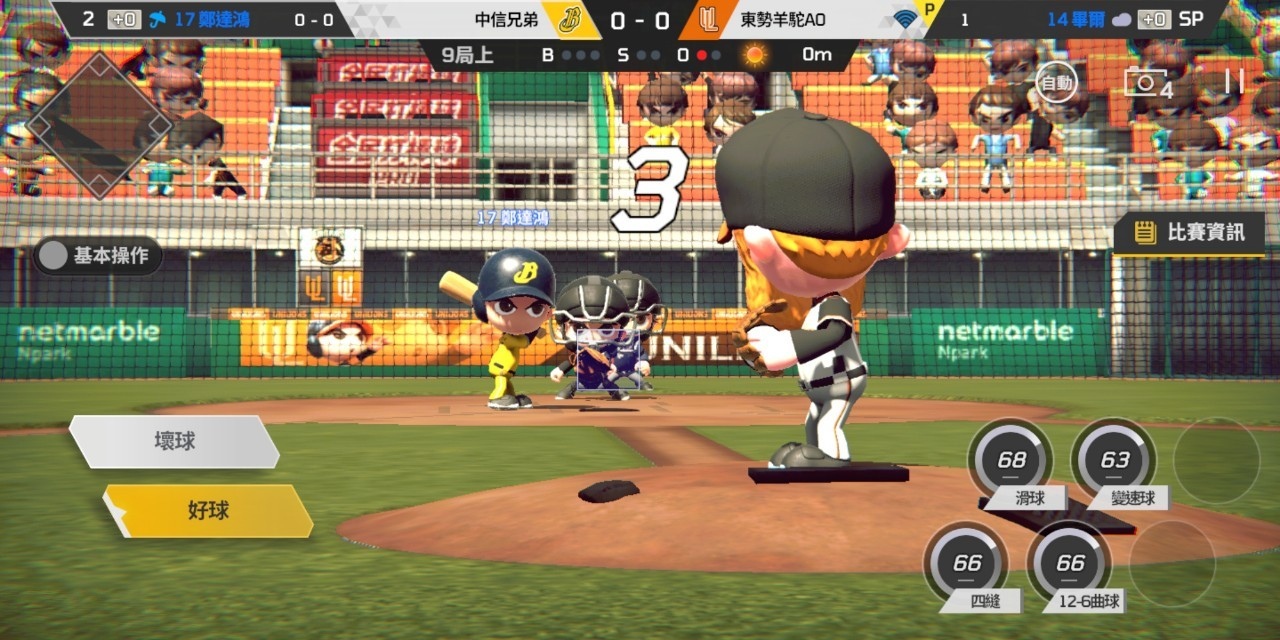Open the 比賽資訊 match info panel
Viewport: 1280px width, 640px height.
(1190, 233)
